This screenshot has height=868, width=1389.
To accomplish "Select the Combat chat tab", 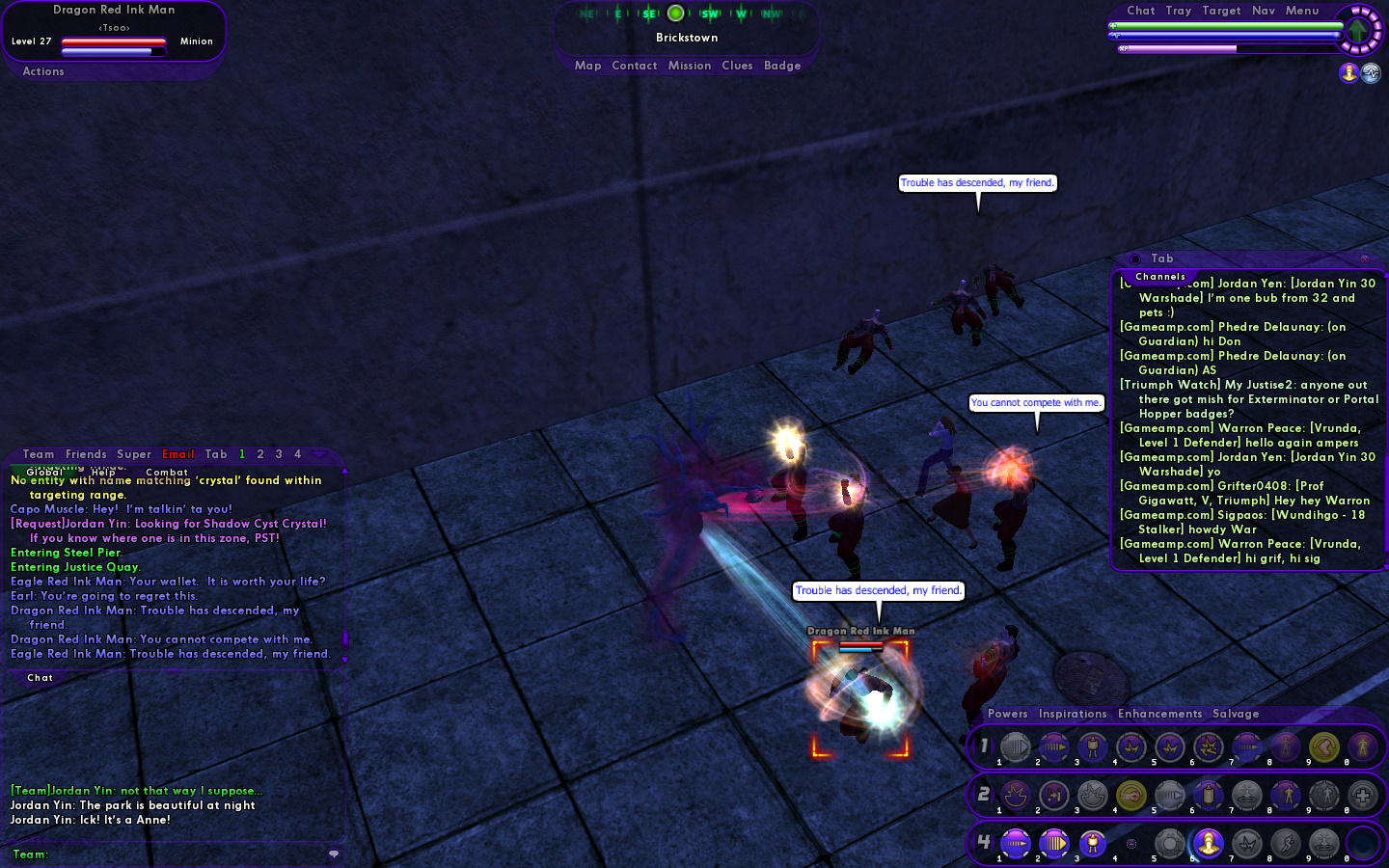I will (x=167, y=472).
